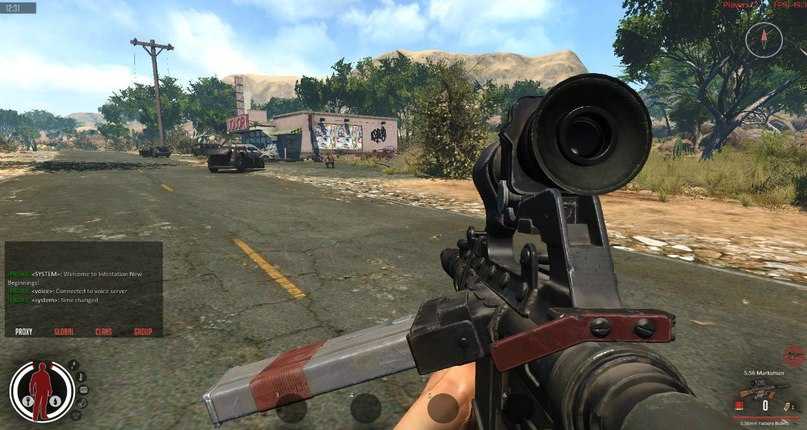
Task: Select the GLOBAL chat tab
Action: 64,331
